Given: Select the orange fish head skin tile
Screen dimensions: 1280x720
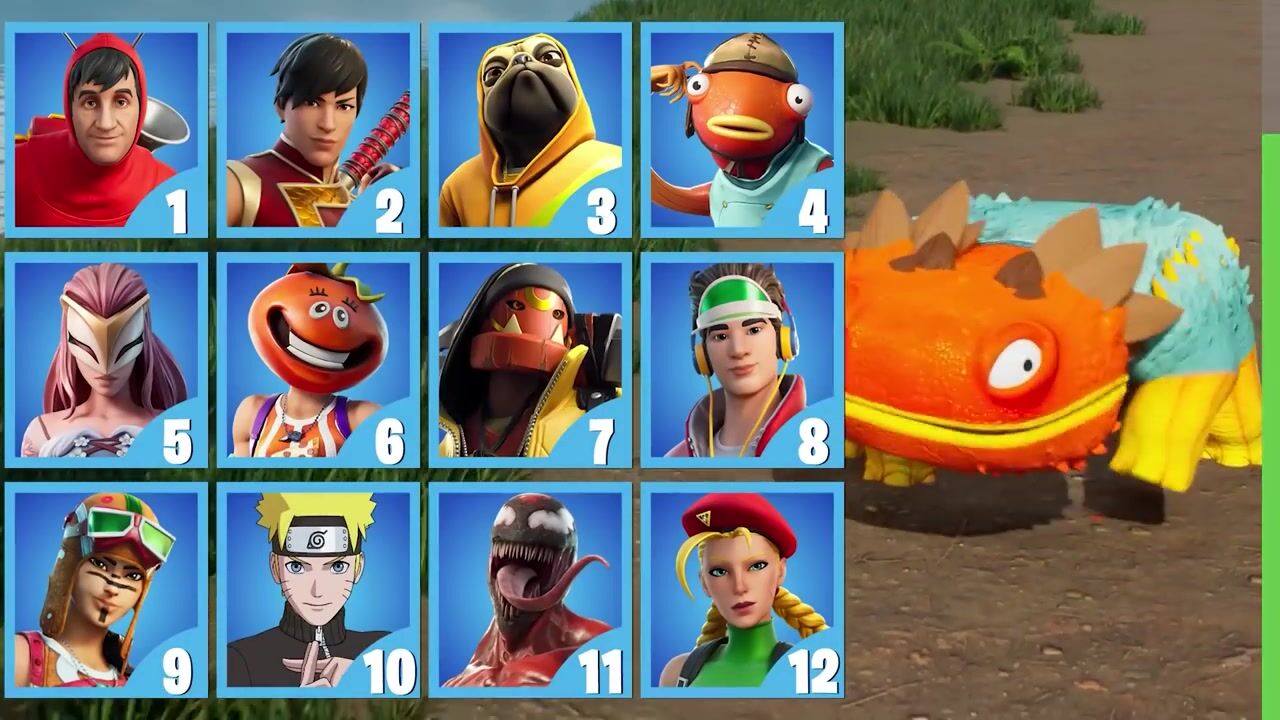Looking at the screenshot, I should [742, 130].
